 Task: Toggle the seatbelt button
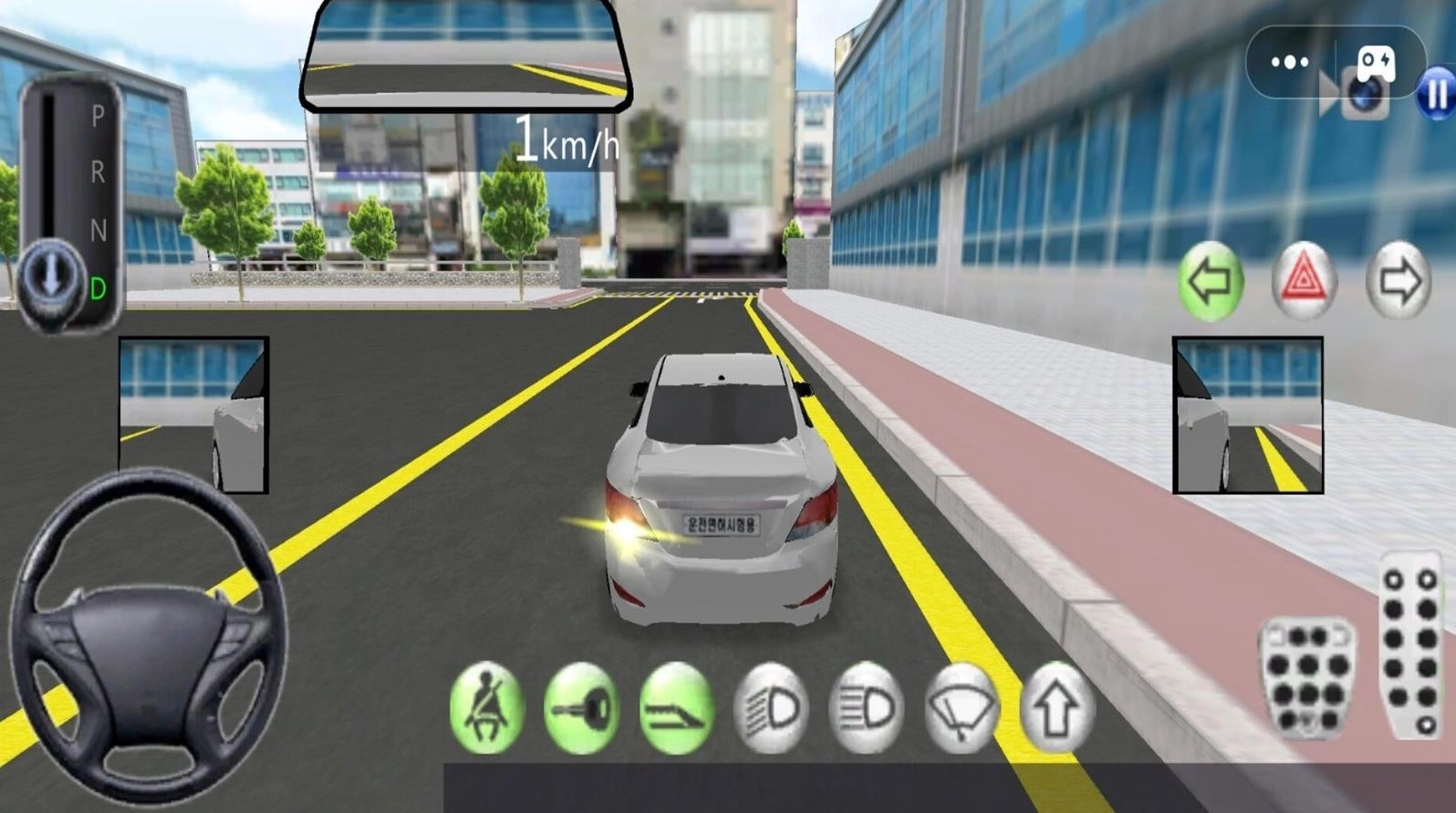(x=487, y=709)
